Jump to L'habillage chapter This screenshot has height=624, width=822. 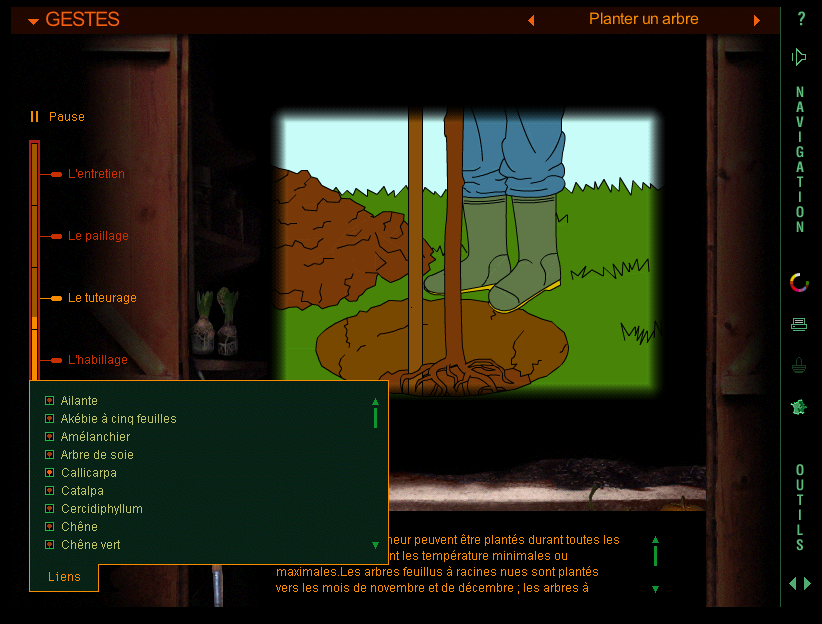(x=97, y=360)
